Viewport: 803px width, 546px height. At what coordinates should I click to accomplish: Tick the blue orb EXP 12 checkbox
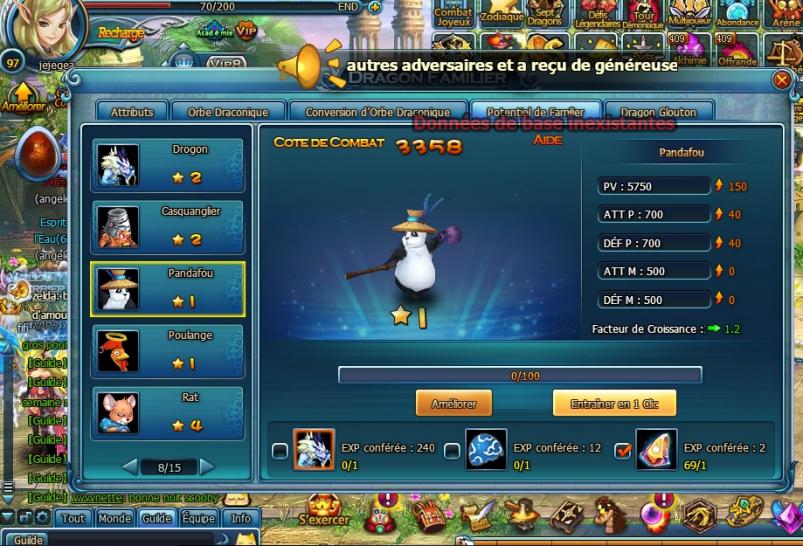453,451
